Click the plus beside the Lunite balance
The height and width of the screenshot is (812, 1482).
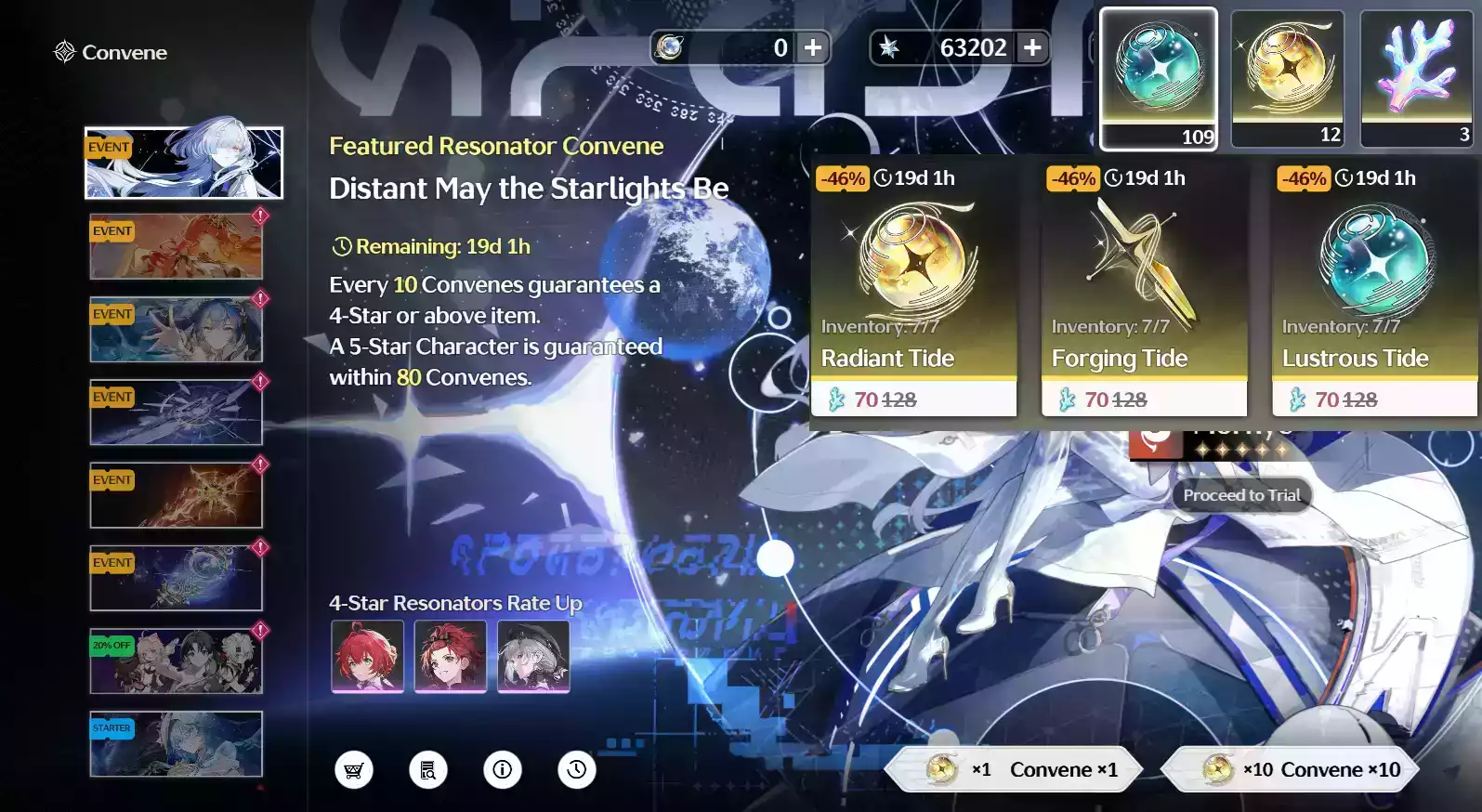[x=813, y=47]
